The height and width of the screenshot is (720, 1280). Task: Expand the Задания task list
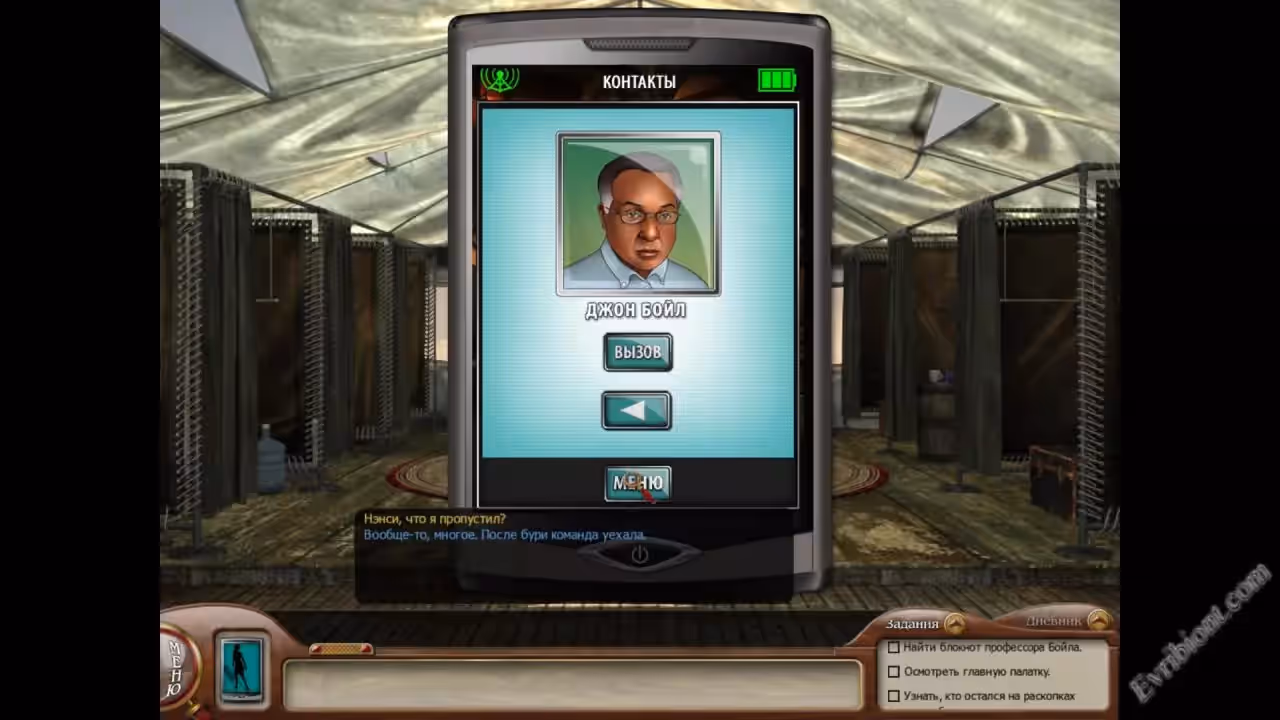(x=955, y=623)
